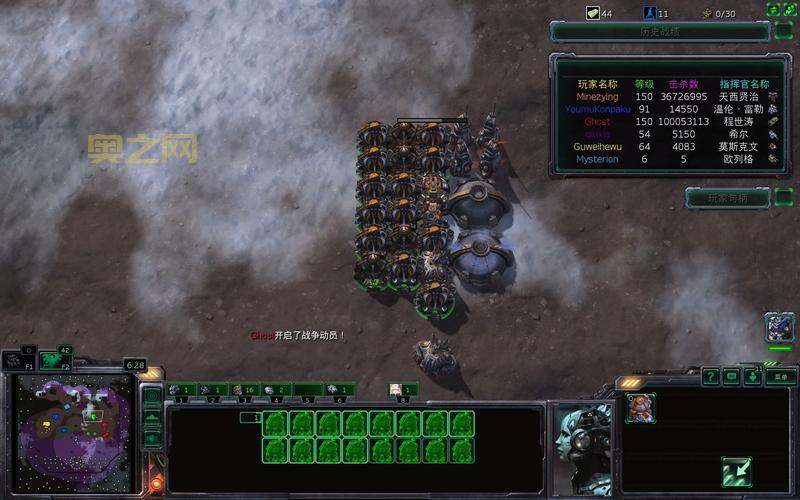
Task: Click the unit portrait in the center
Action: 583,434
